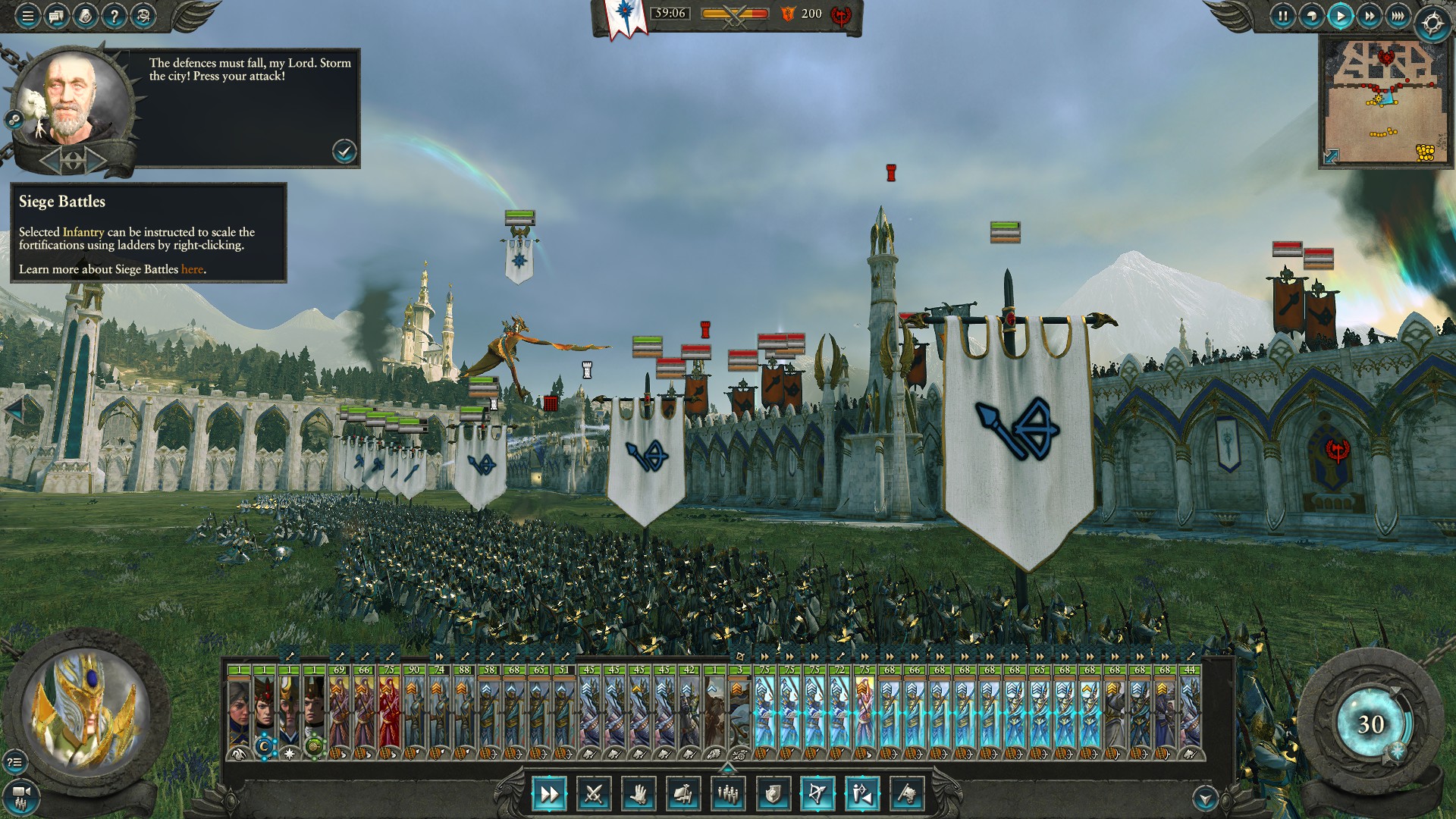The image size is (1456, 819).
Task: Set battle speed to slow motion
Action: click(x=1311, y=15)
